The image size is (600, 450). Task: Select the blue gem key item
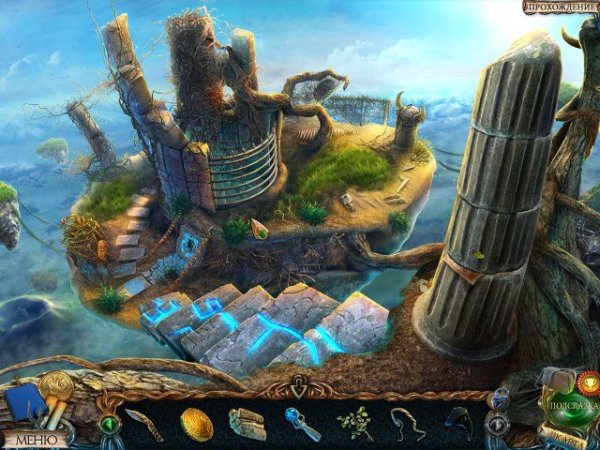coord(301,424)
